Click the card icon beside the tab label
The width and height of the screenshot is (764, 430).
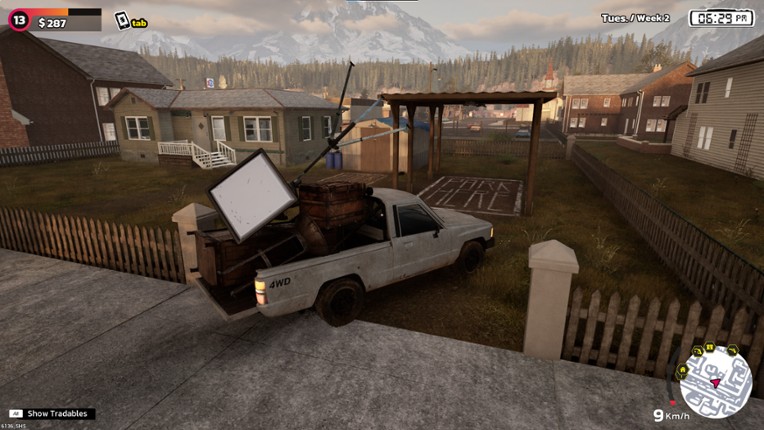click(121, 19)
